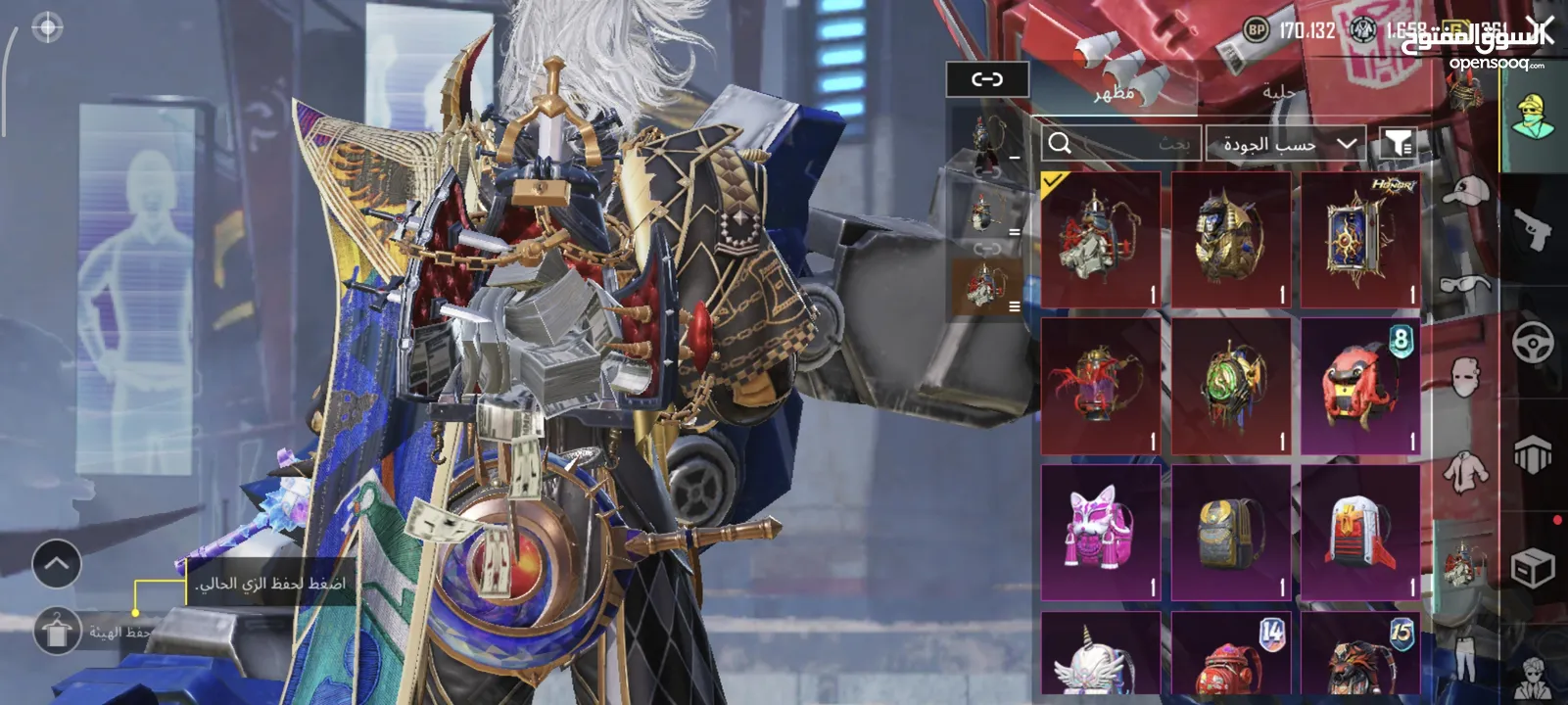This screenshot has width=1568, height=705.
Task: Open the funnel filter options
Action: pyautogui.click(x=1399, y=144)
